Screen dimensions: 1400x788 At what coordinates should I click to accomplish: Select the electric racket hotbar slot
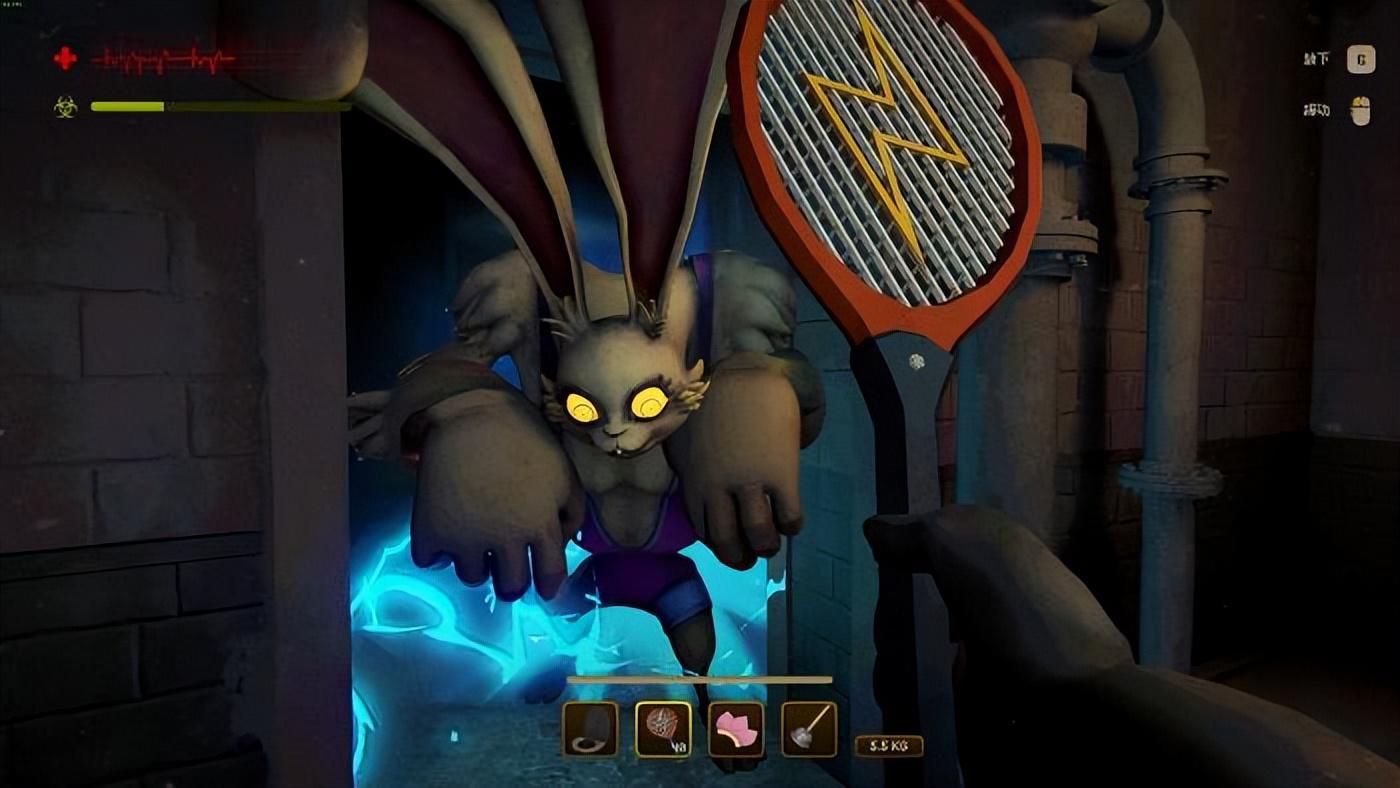tap(663, 729)
